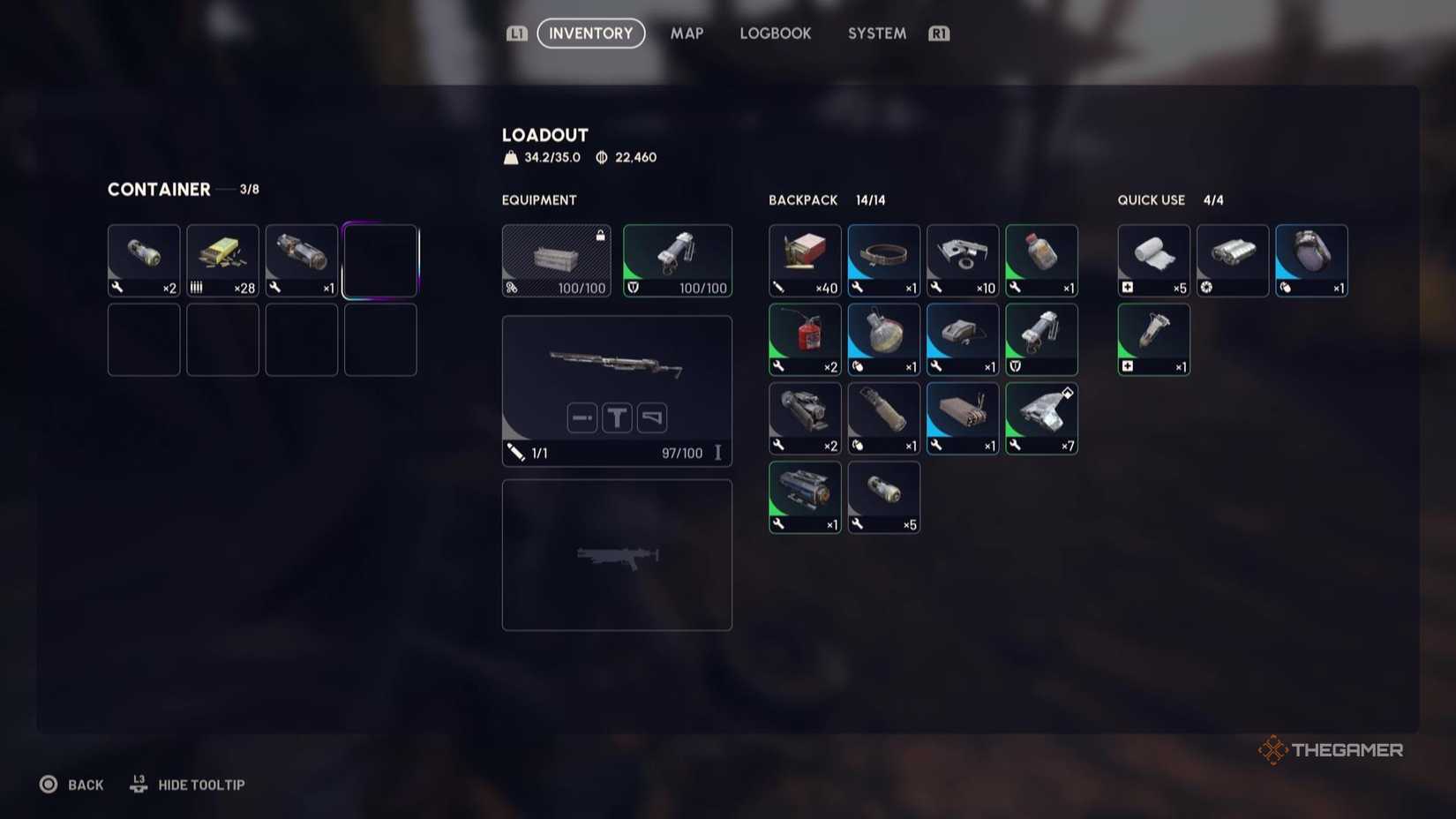The image size is (1456, 819).
Task: Select the T-shaped scope attachment icon
Action: pyautogui.click(x=616, y=417)
